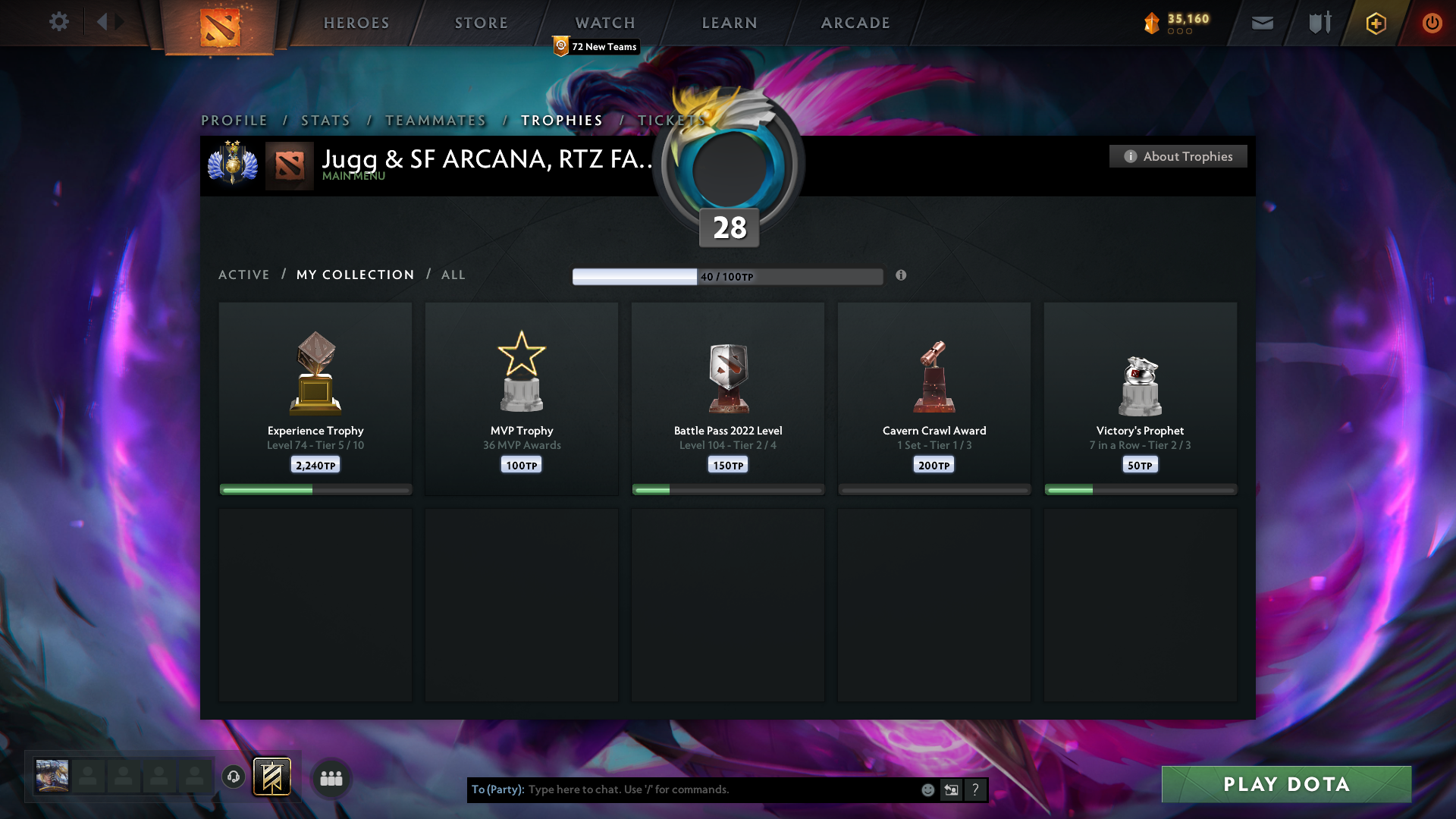Open the mail inbox envelope icon
Viewport: 1456px width, 819px height.
1263,23
